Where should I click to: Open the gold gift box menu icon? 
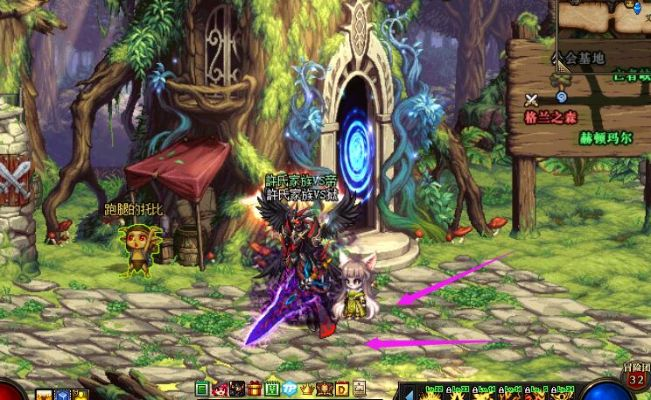pos(253,388)
